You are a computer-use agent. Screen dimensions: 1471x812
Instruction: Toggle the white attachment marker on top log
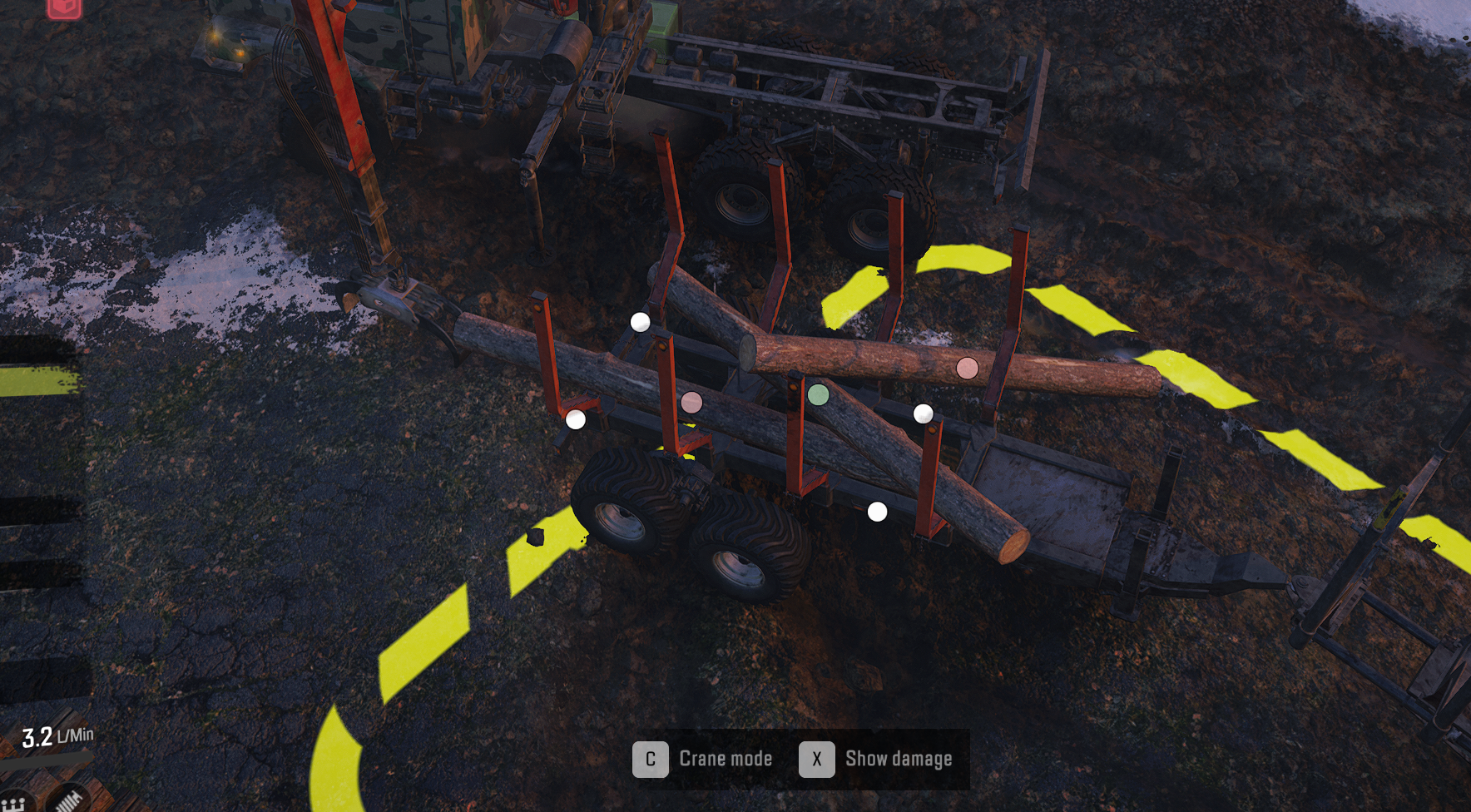click(641, 323)
